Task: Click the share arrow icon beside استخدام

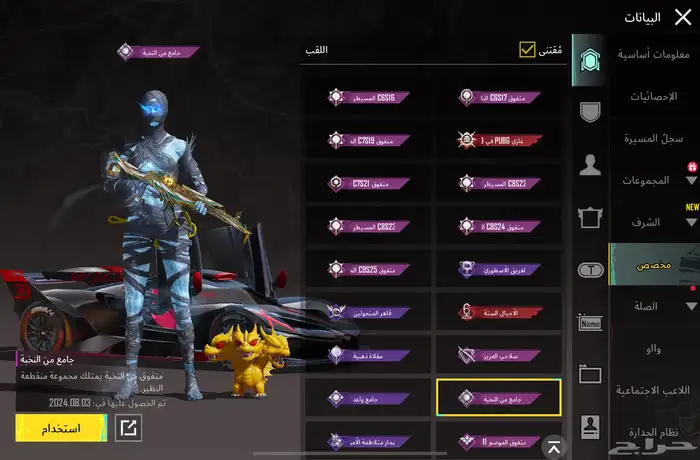Action: click(x=129, y=428)
